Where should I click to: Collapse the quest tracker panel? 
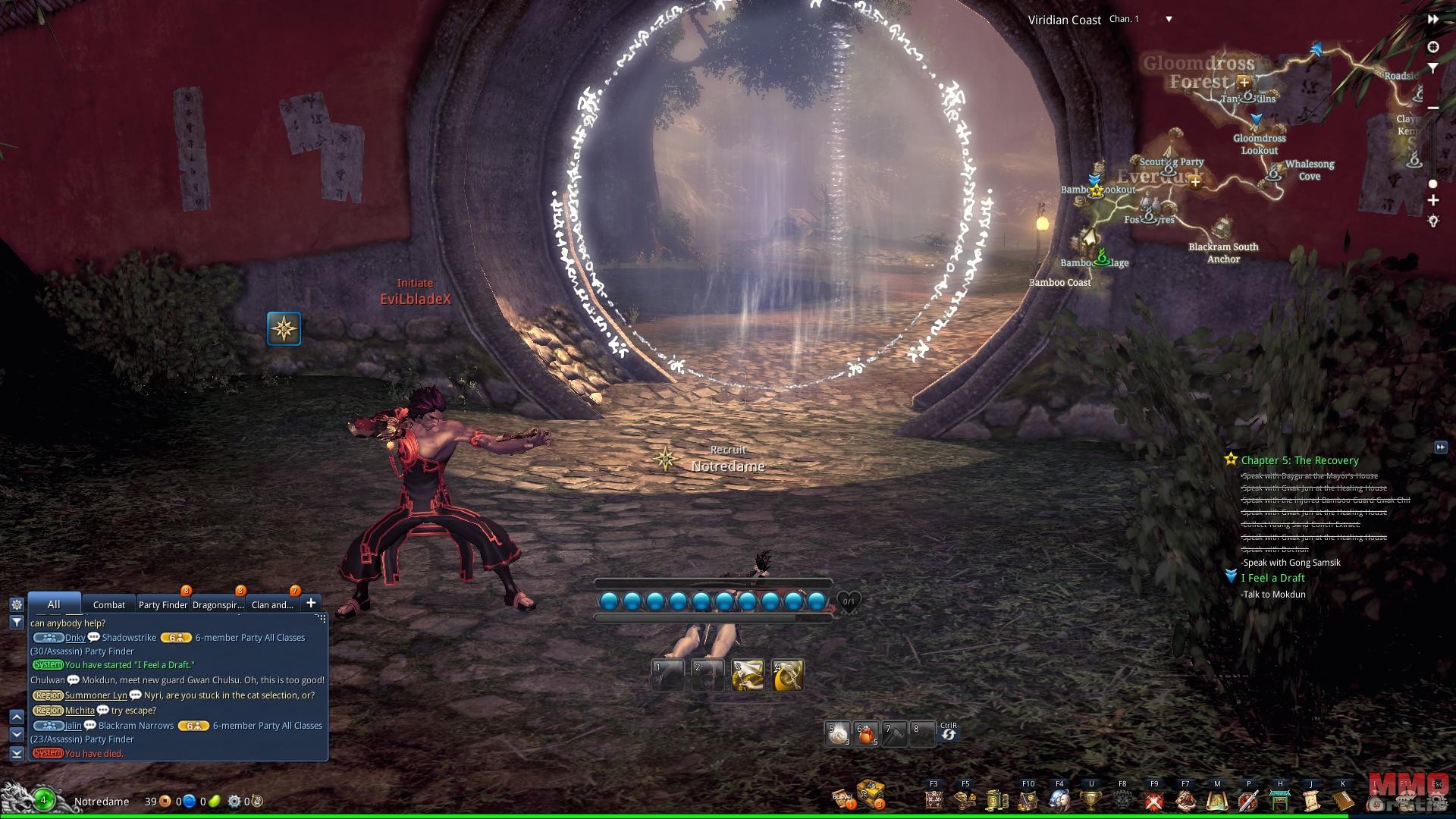coord(1440,447)
